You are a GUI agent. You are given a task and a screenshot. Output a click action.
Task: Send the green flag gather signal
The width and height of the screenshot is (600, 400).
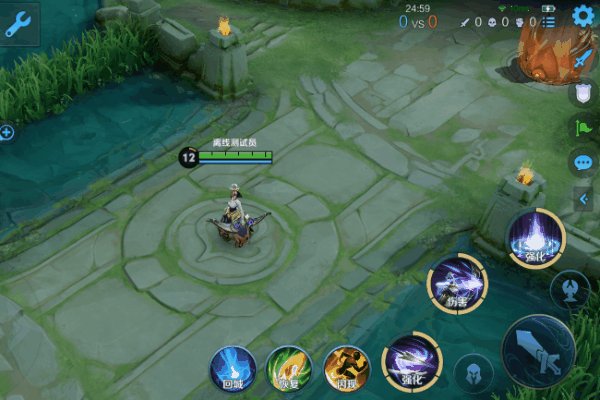[584, 127]
